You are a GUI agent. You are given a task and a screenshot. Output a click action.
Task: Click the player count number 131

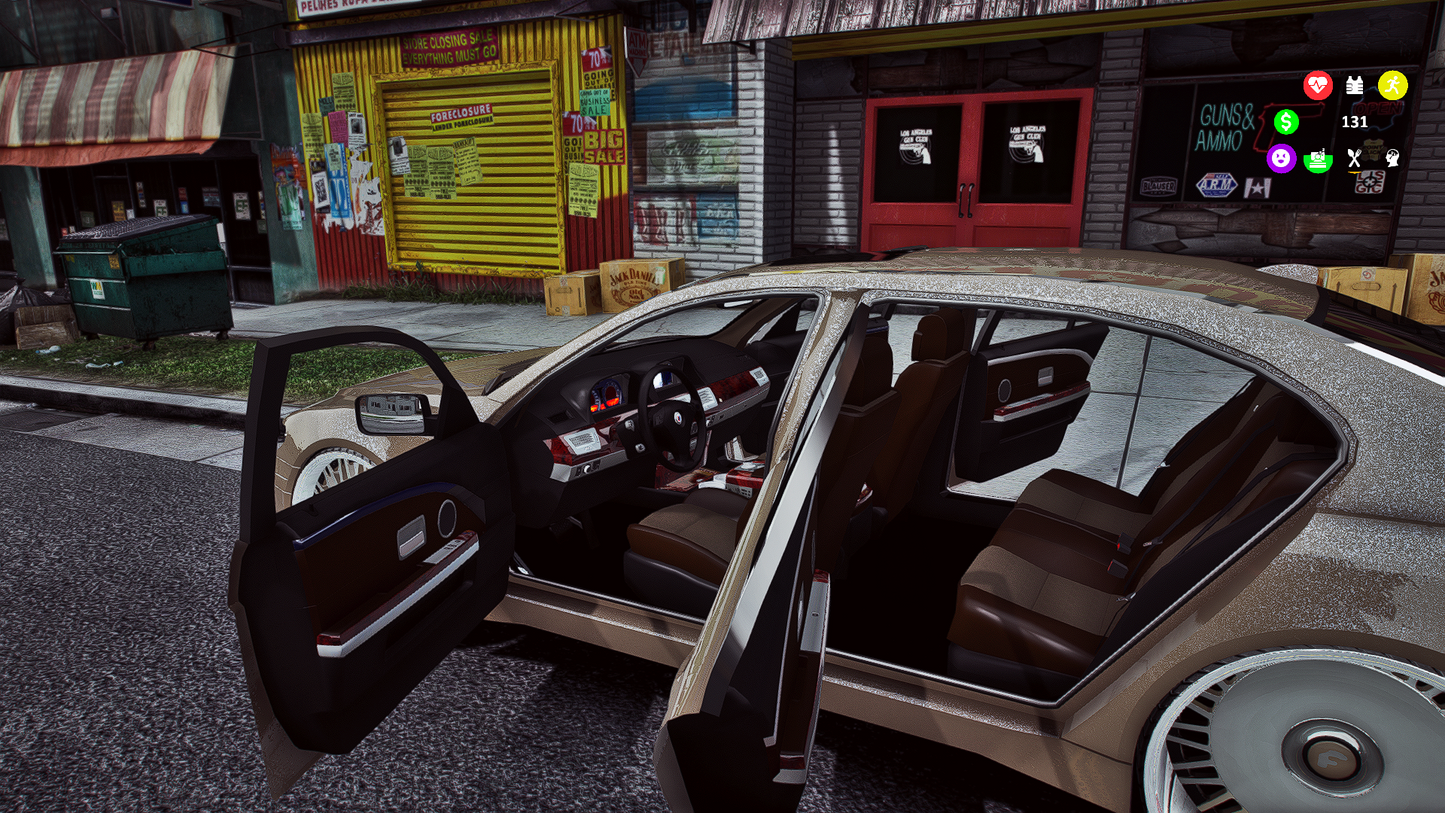pyautogui.click(x=1354, y=121)
